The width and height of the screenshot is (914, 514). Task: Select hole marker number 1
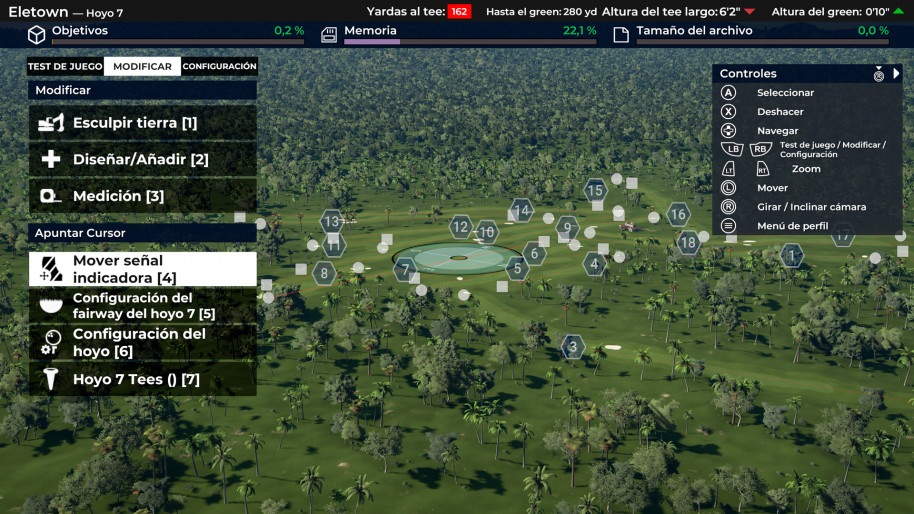tap(792, 257)
